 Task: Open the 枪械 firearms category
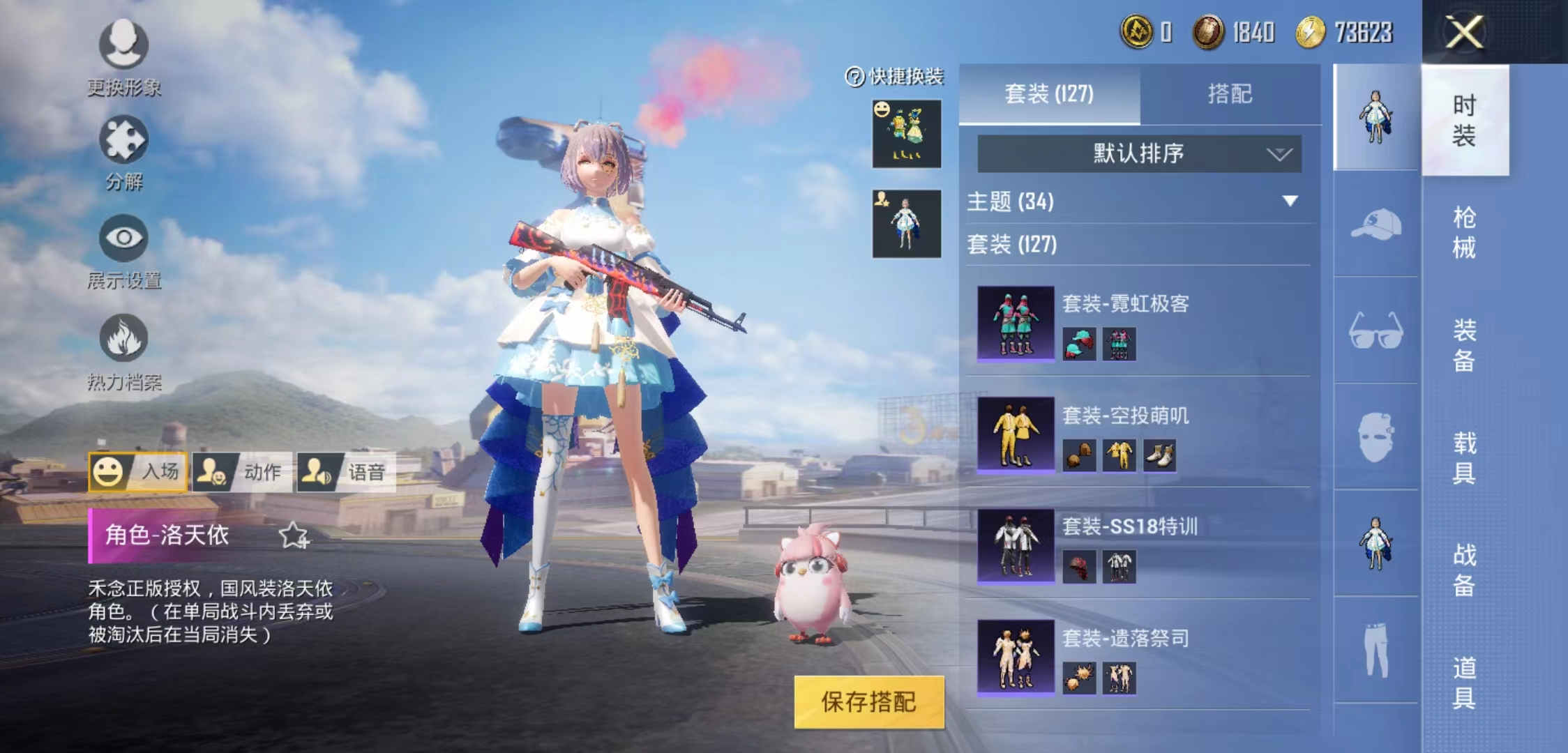tap(1464, 232)
